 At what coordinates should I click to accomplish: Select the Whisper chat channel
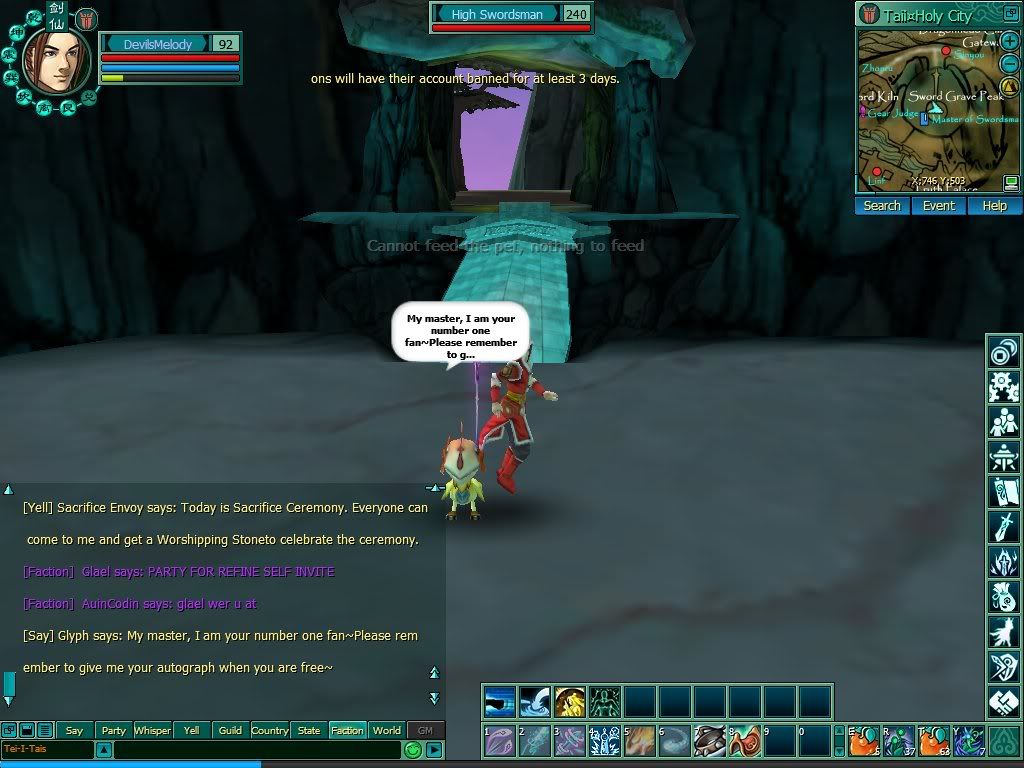pos(152,731)
